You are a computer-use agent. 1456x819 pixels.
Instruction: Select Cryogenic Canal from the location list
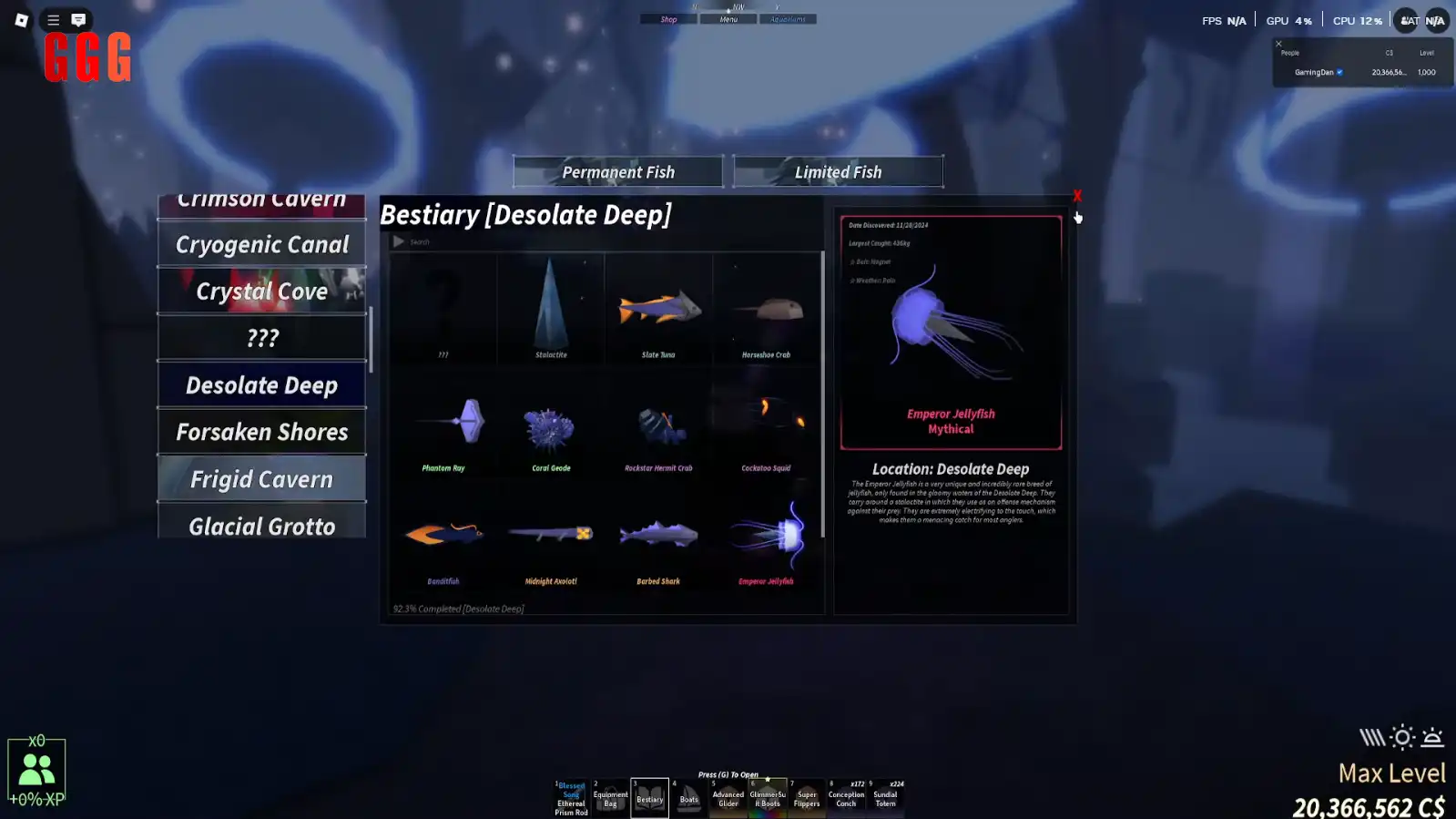pos(262,244)
